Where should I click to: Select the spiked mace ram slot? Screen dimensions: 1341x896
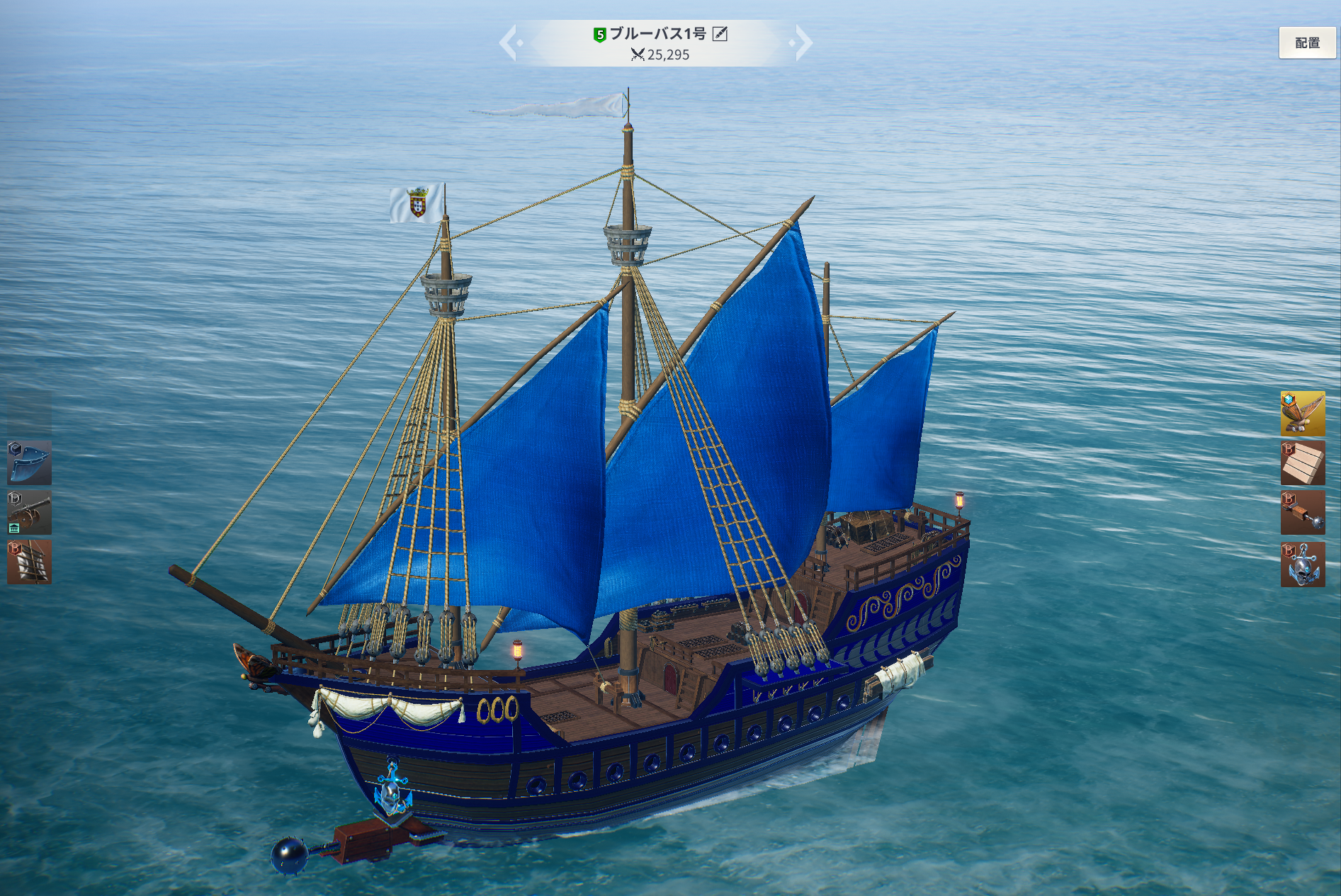click(x=1302, y=513)
